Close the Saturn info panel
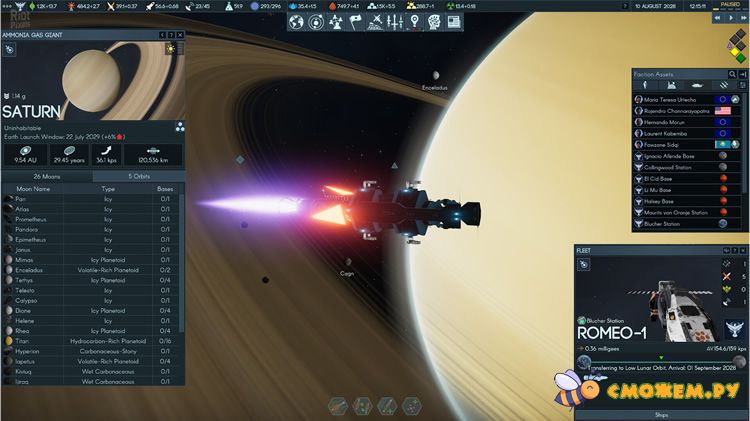This screenshot has height=421, width=750. click(180, 35)
